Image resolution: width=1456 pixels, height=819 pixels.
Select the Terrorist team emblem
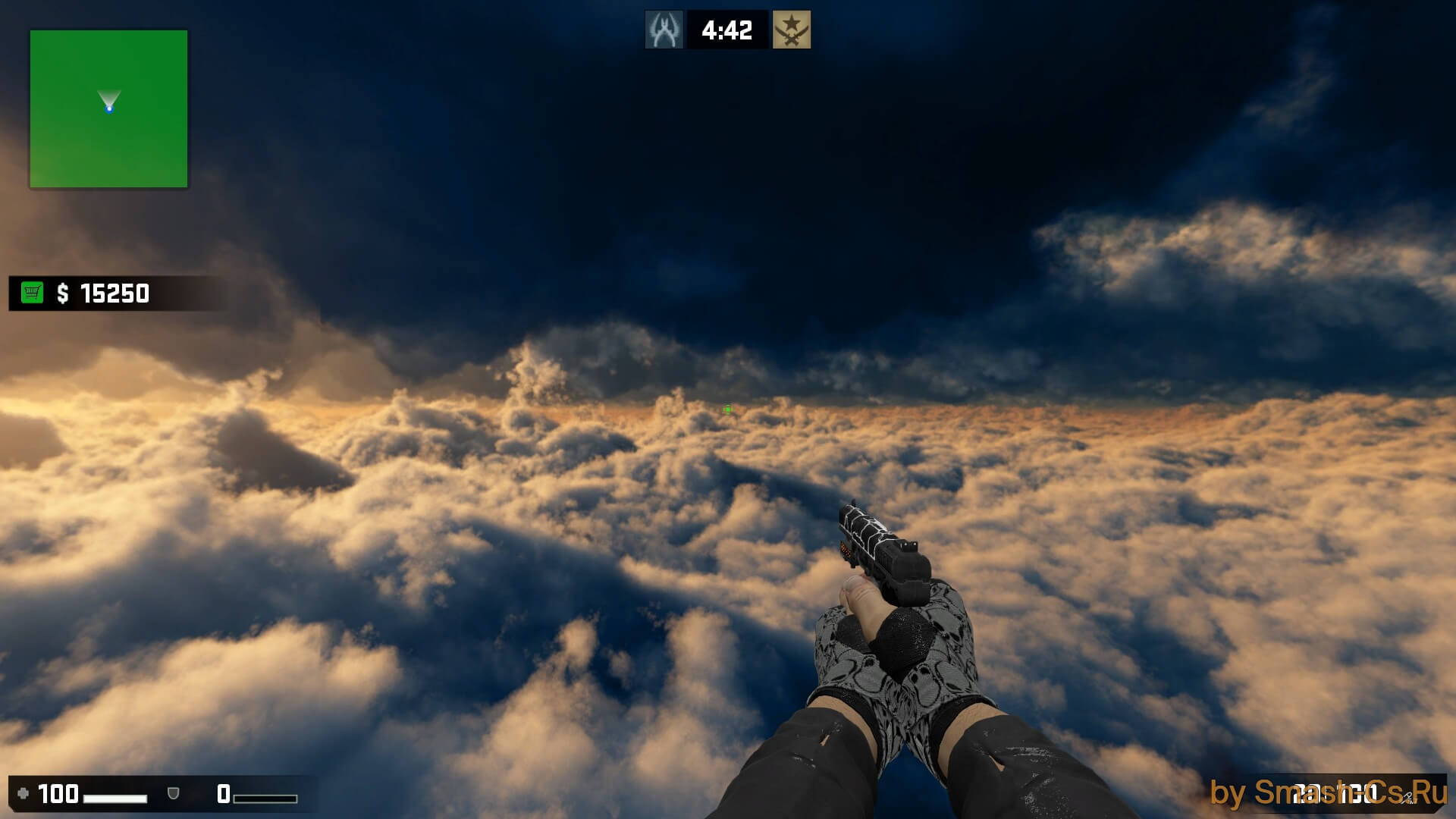792,30
